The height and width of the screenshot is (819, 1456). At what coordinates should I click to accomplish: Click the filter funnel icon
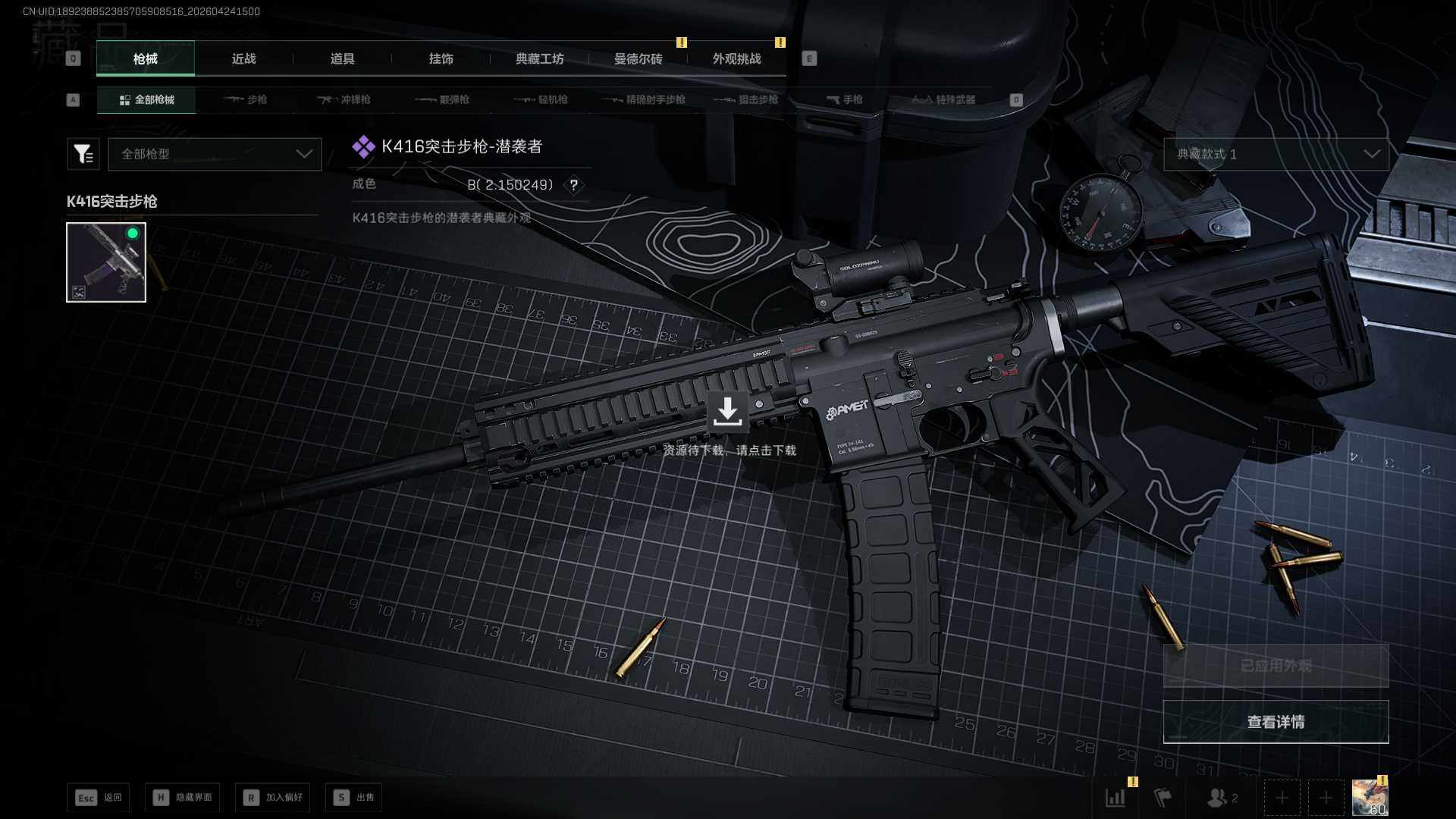pyautogui.click(x=83, y=154)
